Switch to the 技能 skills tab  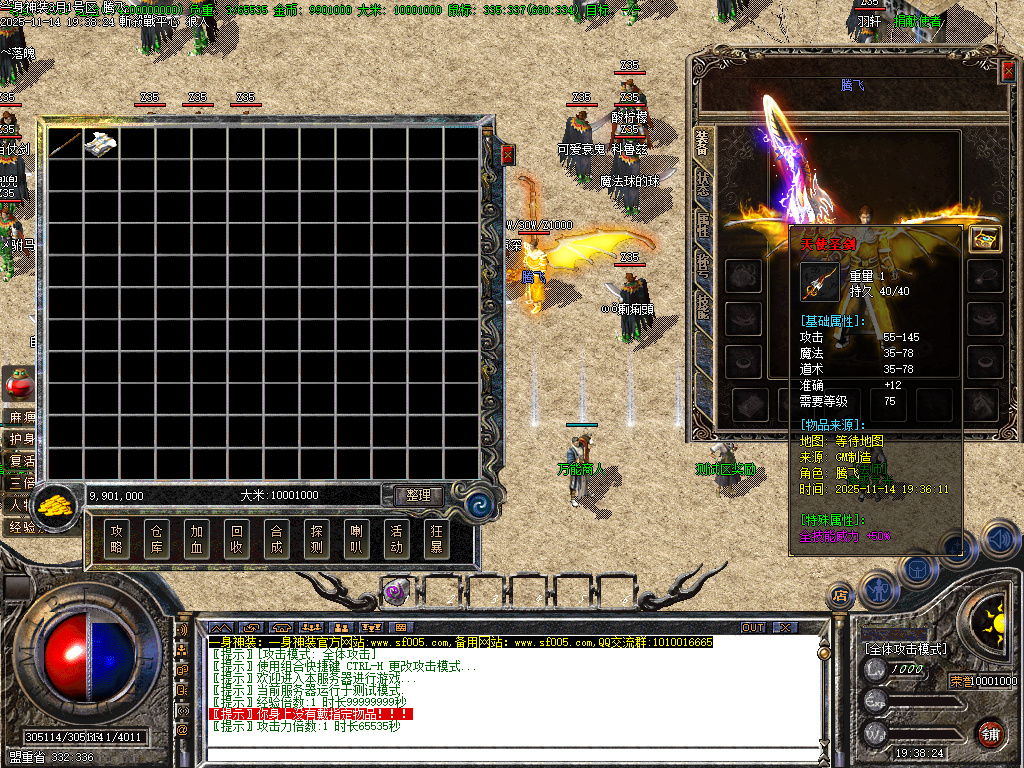tap(703, 304)
